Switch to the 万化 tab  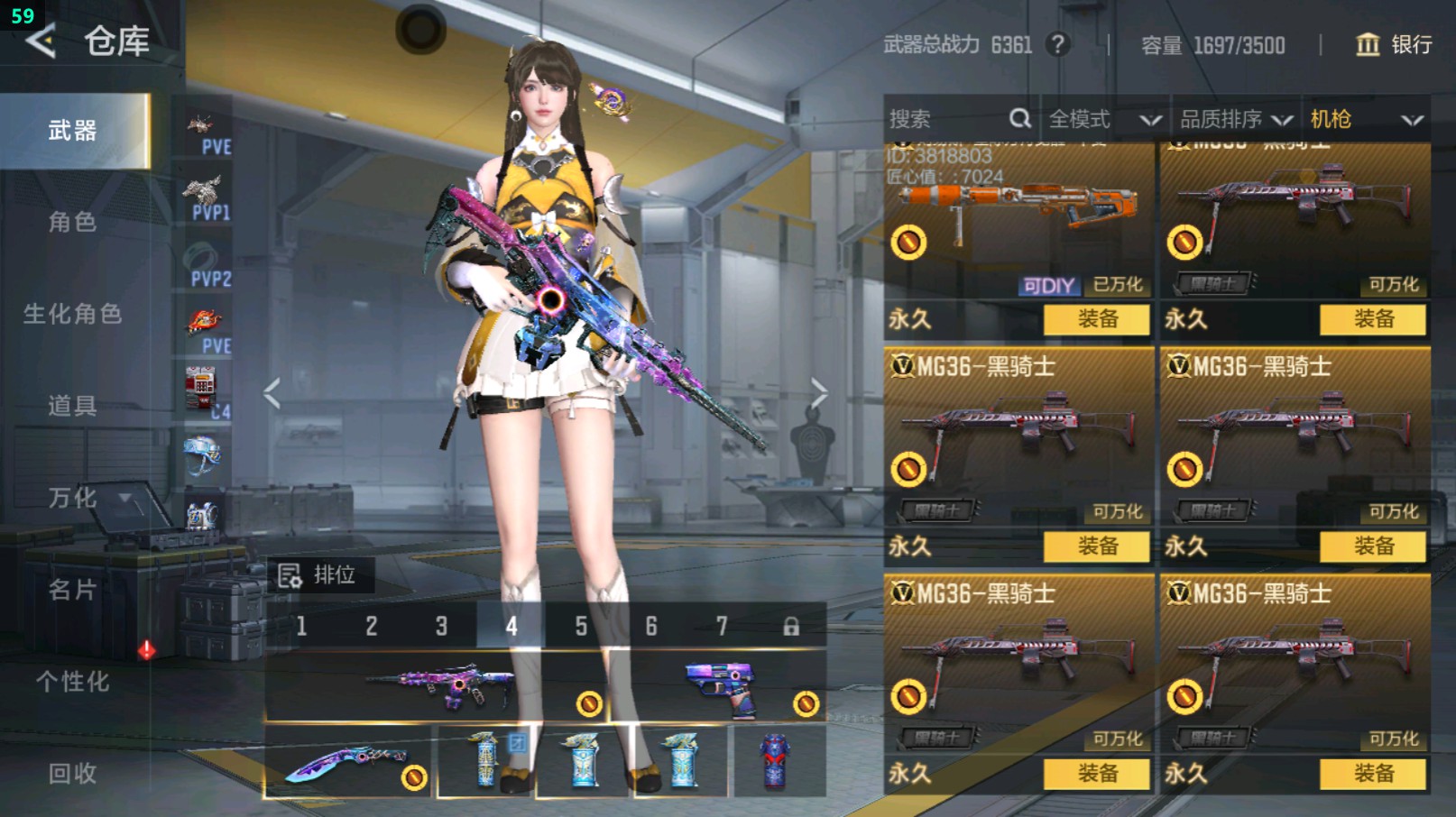tap(73, 498)
